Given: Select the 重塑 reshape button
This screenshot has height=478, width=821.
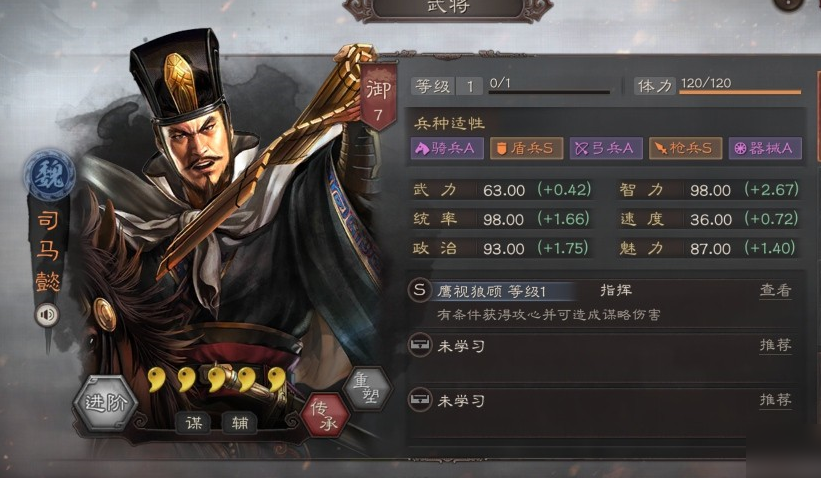Looking at the screenshot, I should pyautogui.click(x=365, y=388).
